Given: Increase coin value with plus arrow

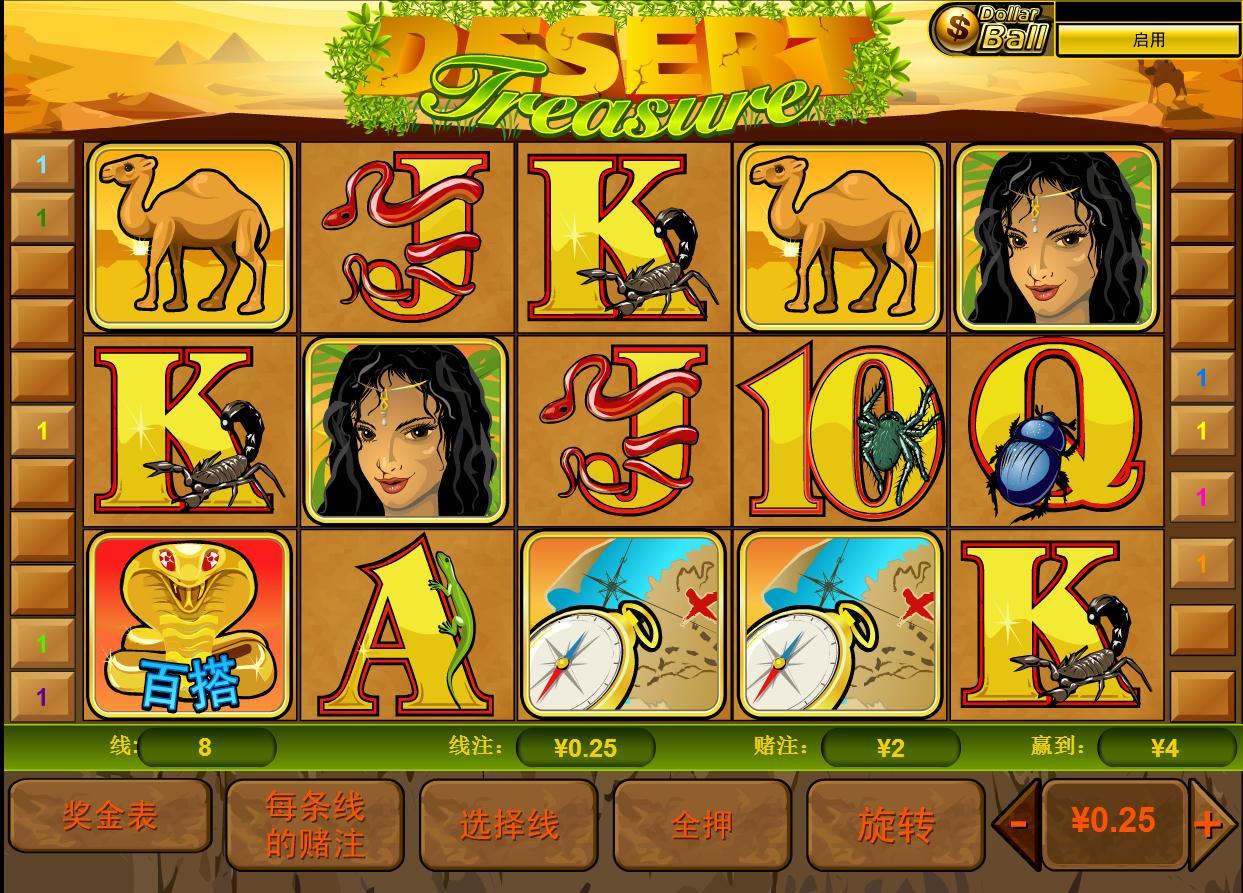Looking at the screenshot, I should (x=1210, y=824).
